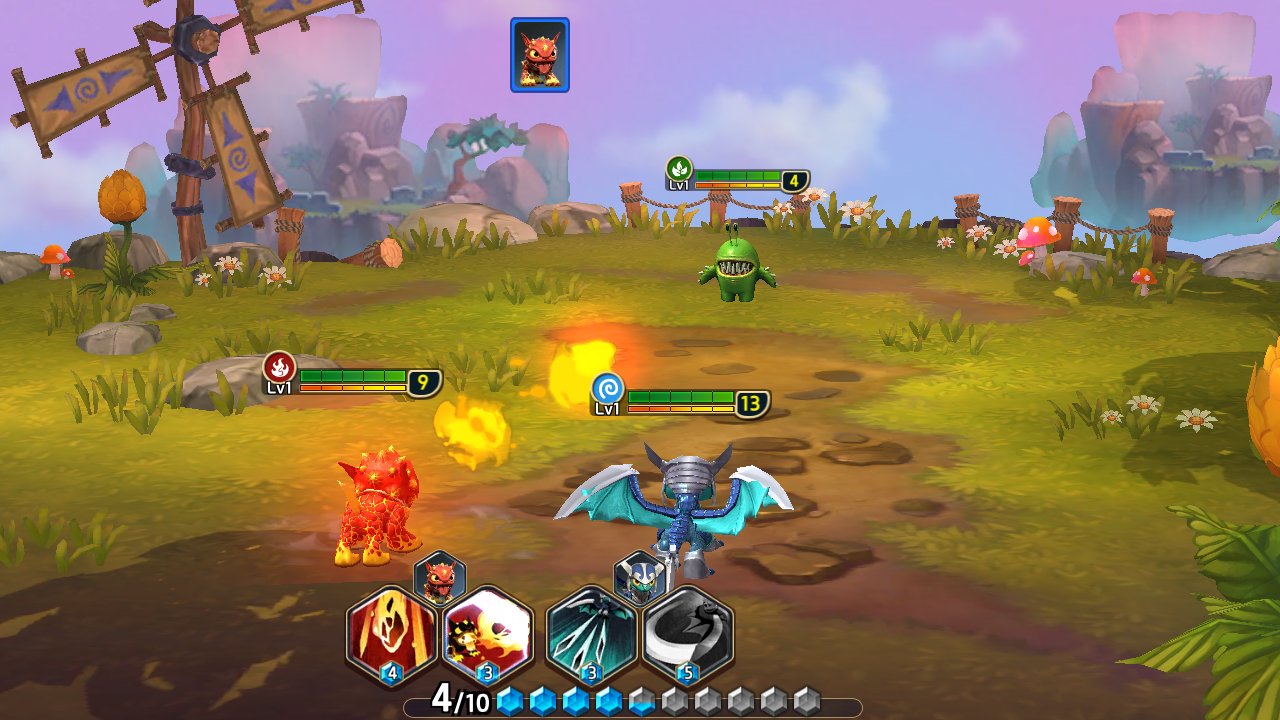The height and width of the screenshot is (720, 1280).
Task: Tap the hexagonal red fire dragon portrait
Action: pos(440,577)
